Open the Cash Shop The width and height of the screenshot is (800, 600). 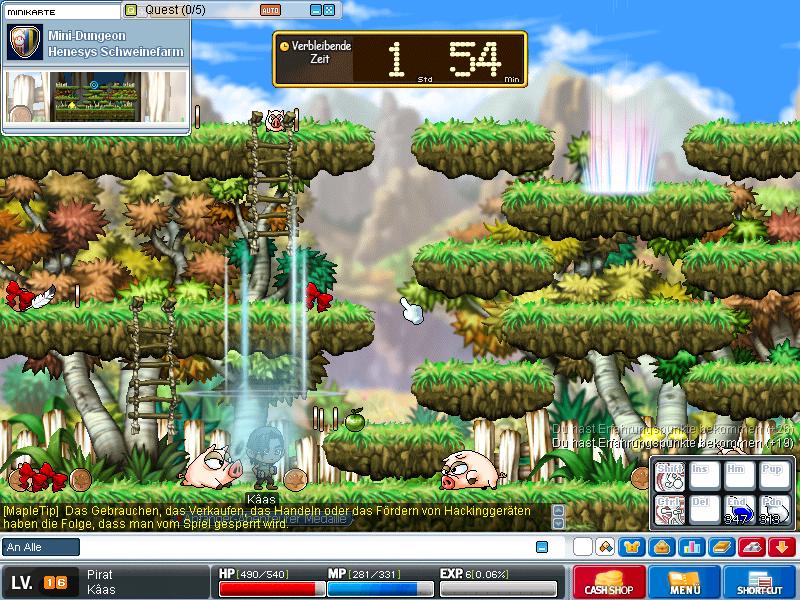click(x=609, y=582)
